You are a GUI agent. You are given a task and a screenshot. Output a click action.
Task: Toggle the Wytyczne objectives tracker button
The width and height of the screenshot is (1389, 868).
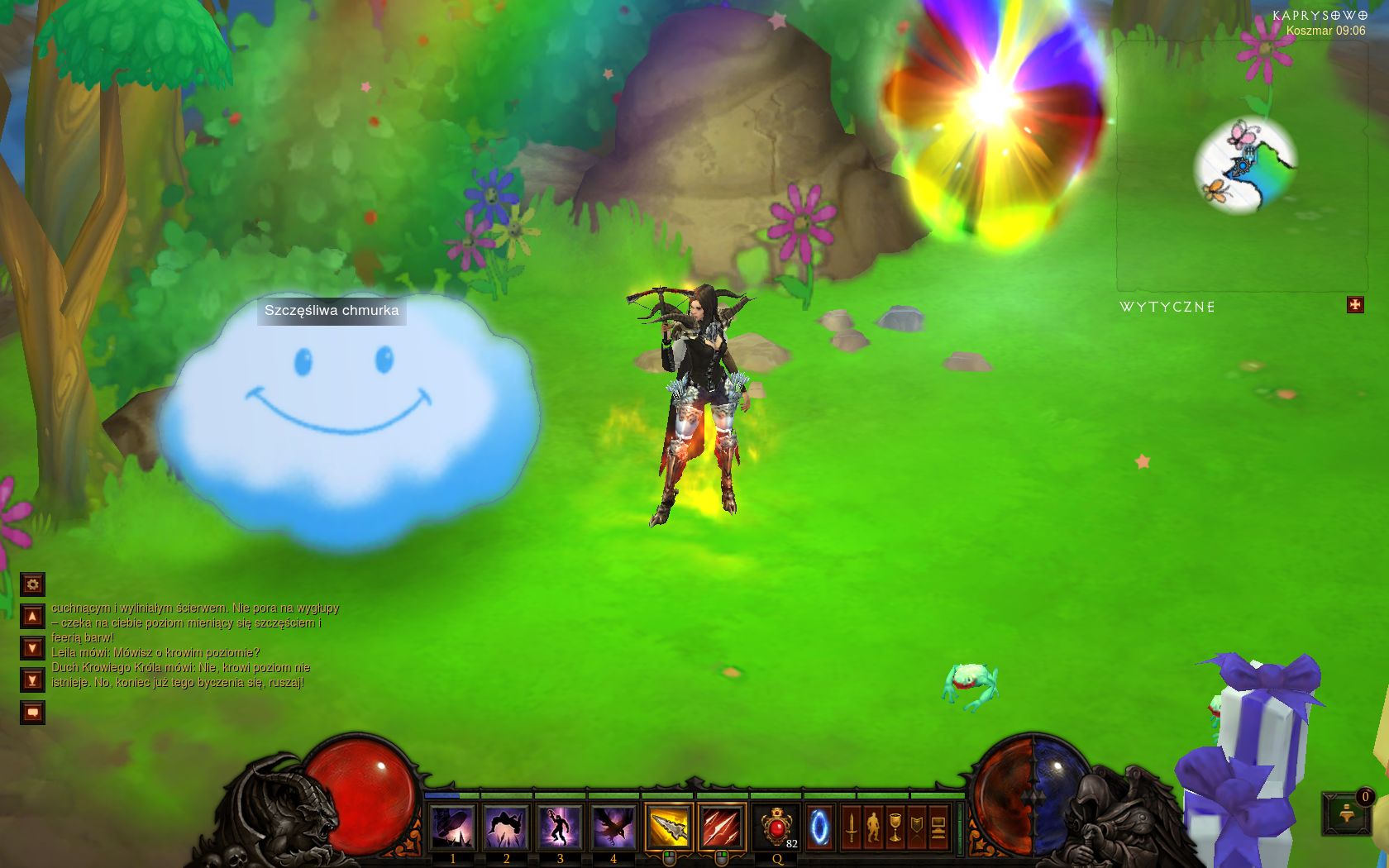click(1355, 305)
